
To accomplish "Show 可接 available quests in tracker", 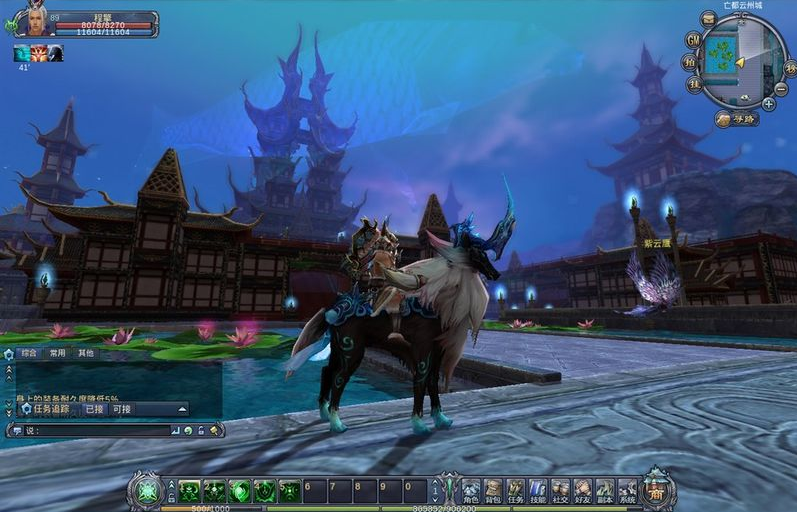I will (122, 409).
